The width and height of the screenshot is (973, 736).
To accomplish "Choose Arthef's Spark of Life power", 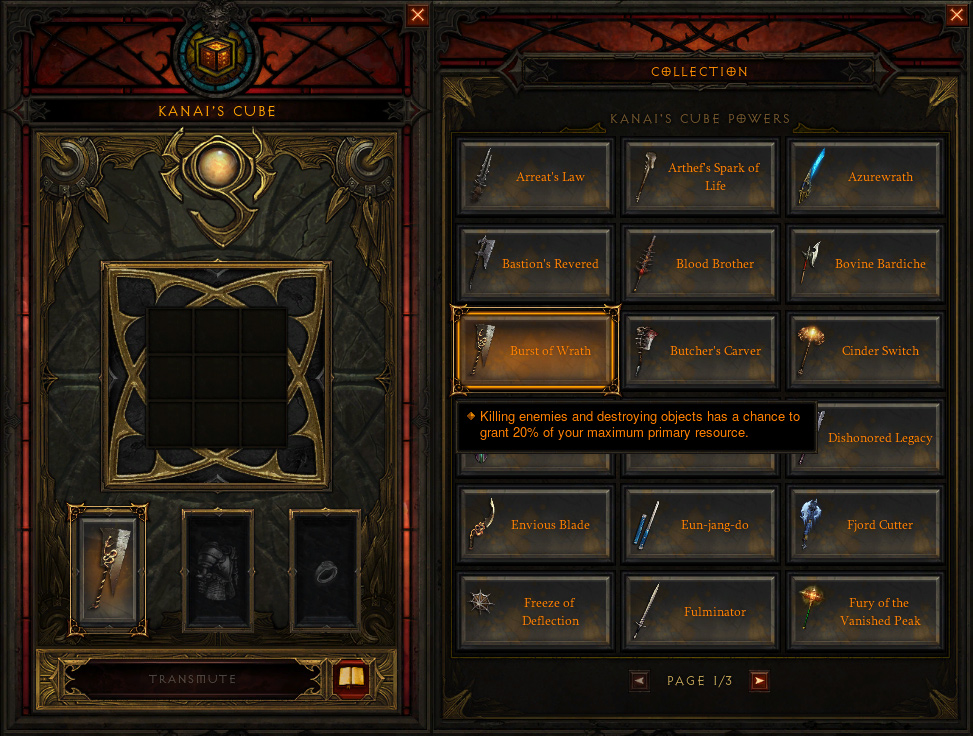I will [700, 177].
